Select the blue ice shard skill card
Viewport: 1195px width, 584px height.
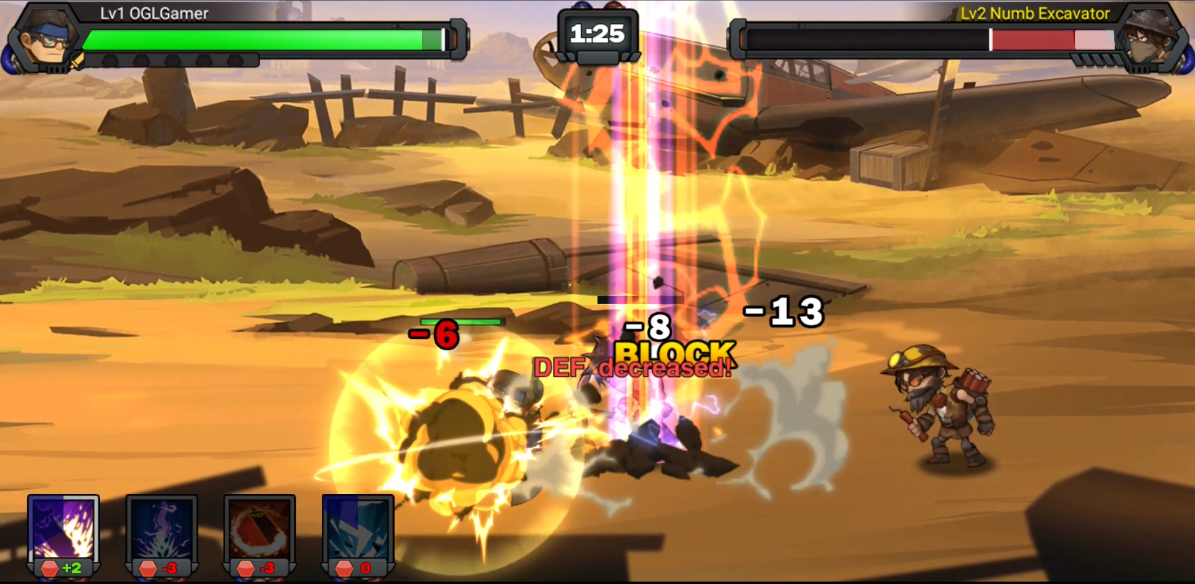[357, 530]
